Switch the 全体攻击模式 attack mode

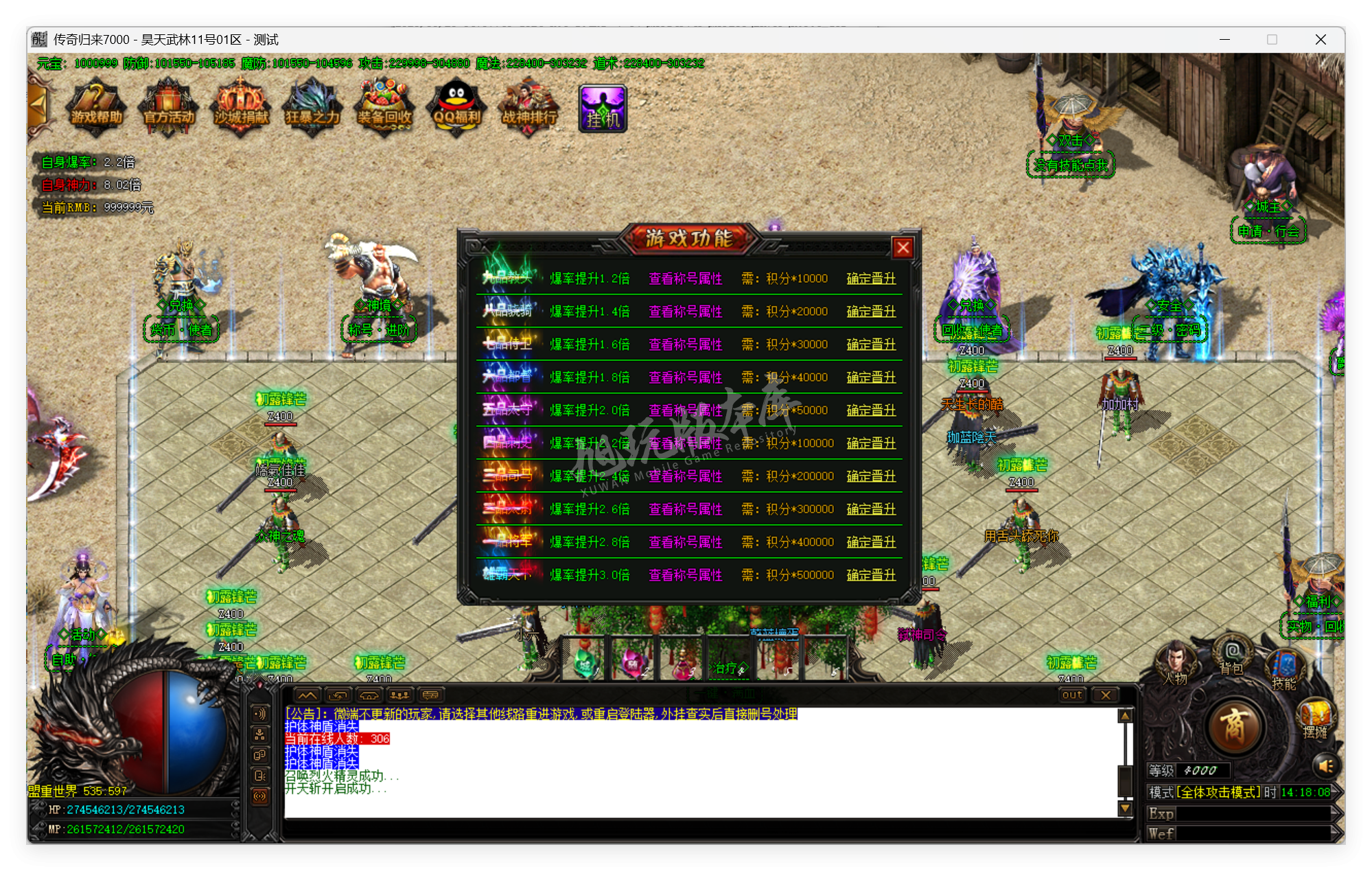click(1218, 793)
